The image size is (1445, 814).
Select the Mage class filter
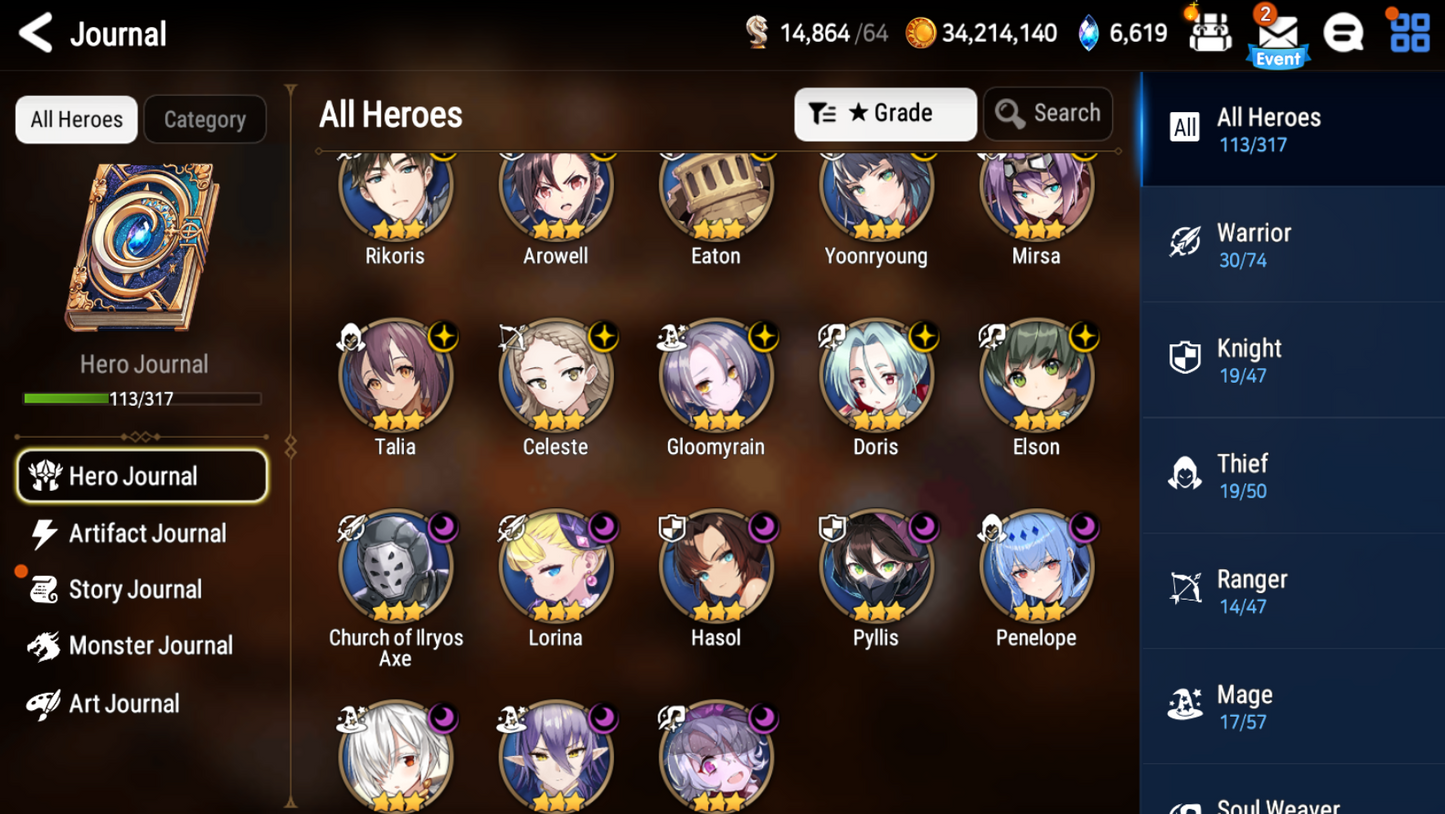click(x=1291, y=706)
